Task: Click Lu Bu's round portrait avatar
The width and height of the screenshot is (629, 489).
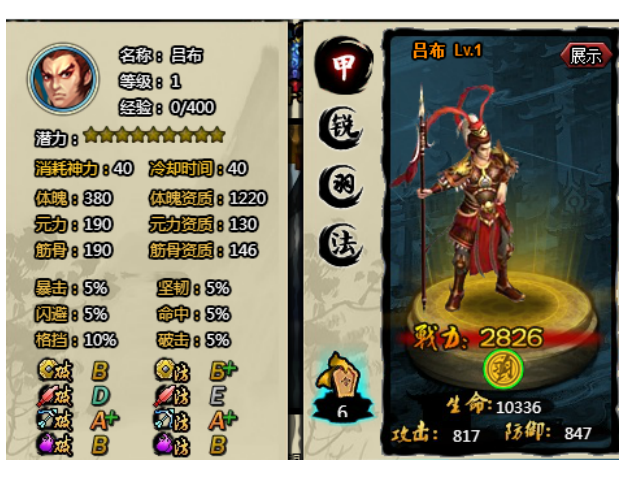Action: click(x=64, y=78)
